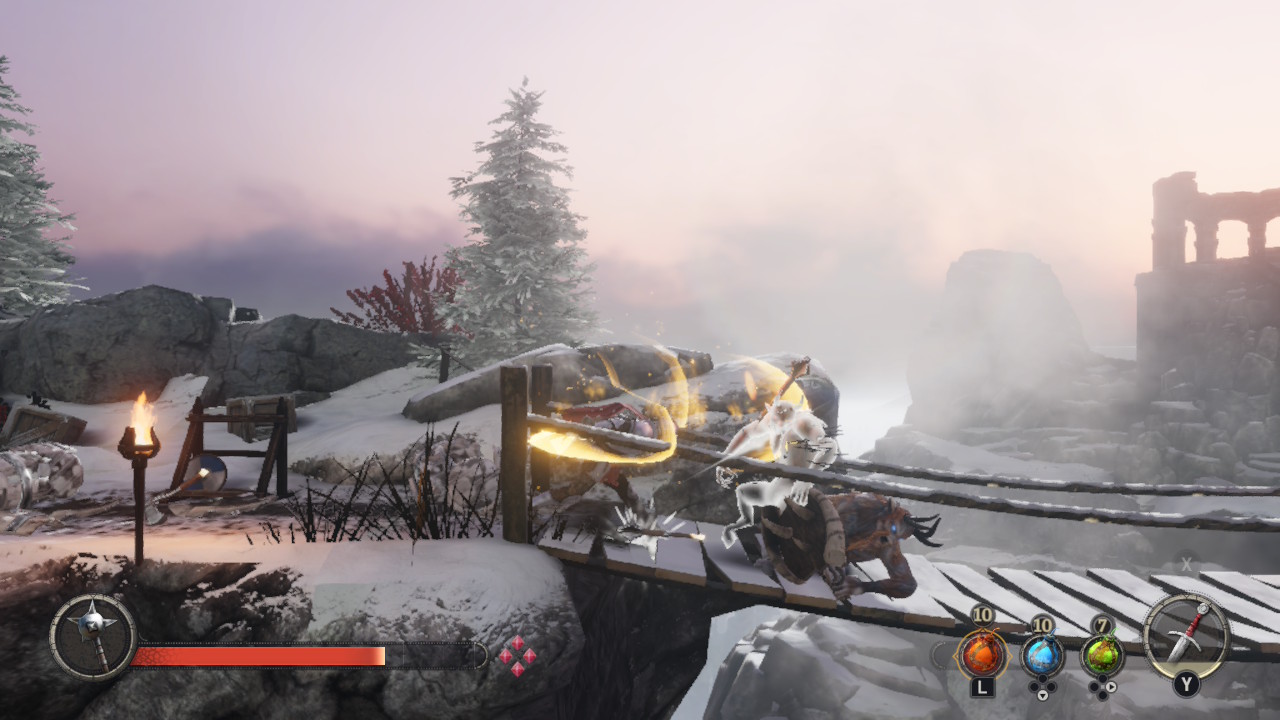Select the spiked mace weapon icon
Screen dimensions: 1280x720
(93, 637)
